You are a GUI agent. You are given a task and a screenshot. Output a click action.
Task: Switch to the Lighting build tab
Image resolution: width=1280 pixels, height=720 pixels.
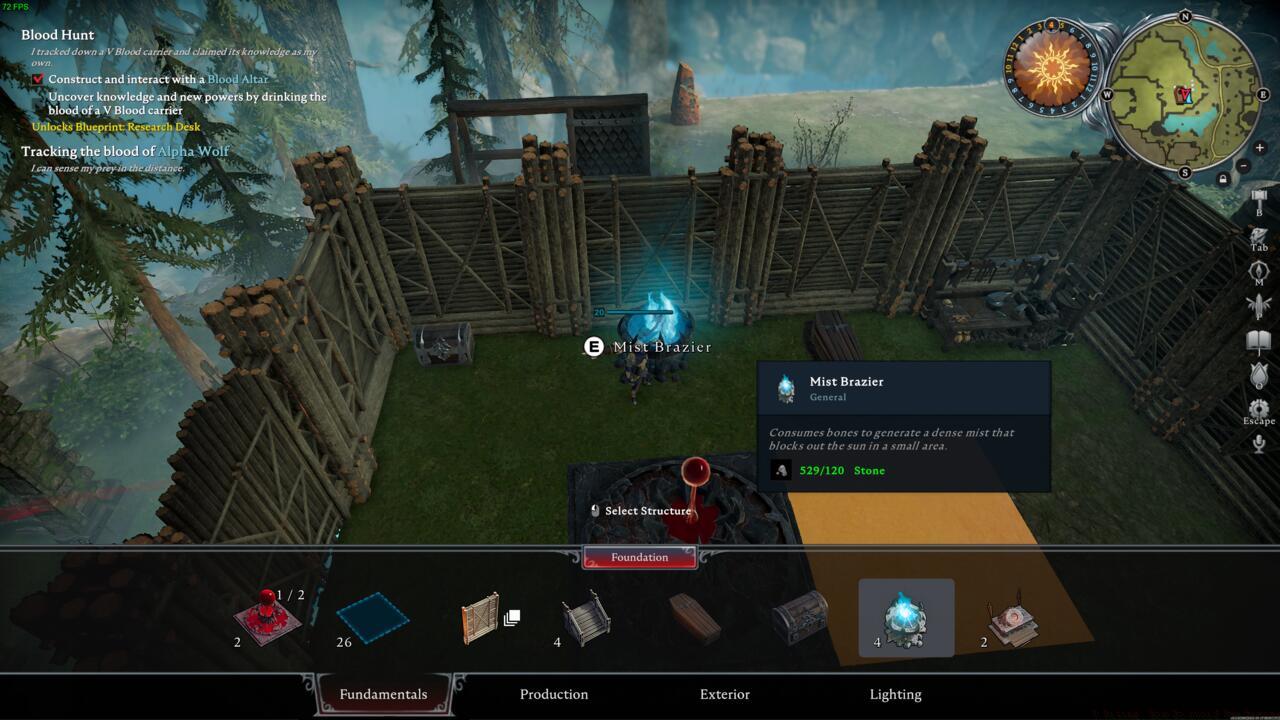coord(895,694)
